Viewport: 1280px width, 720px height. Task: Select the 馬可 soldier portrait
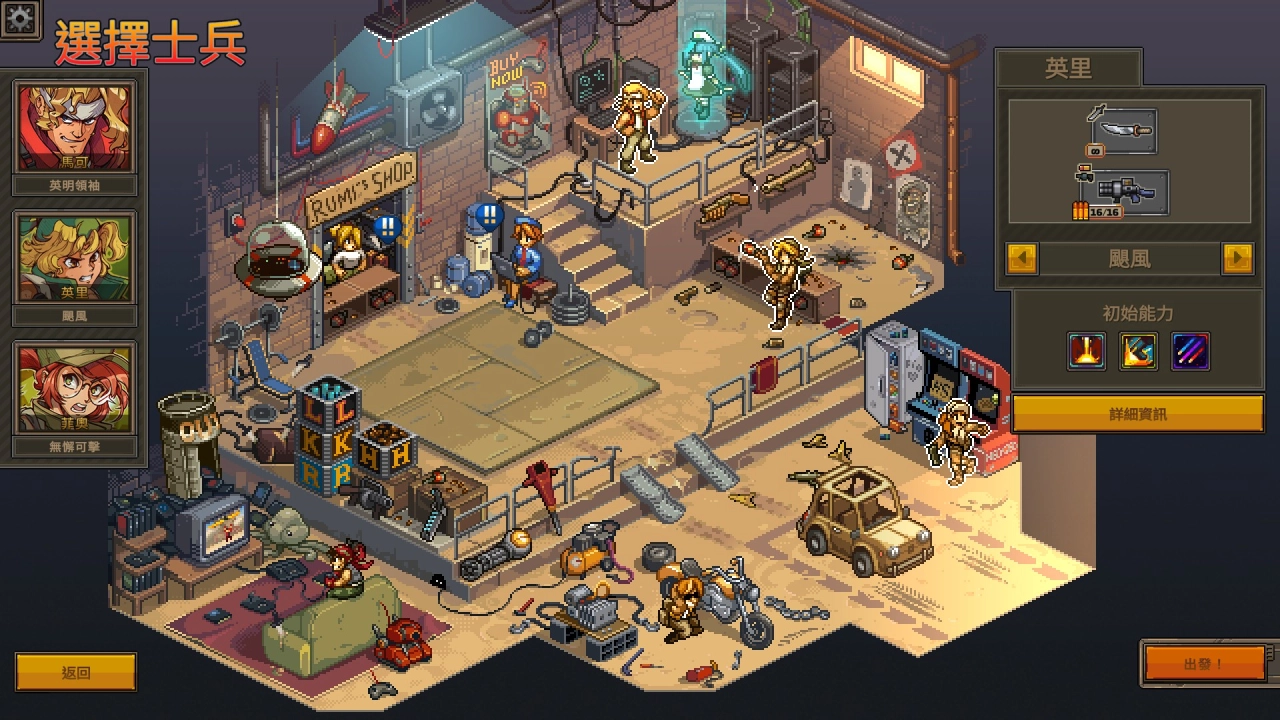pyautogui.click(x=75, y=129)
